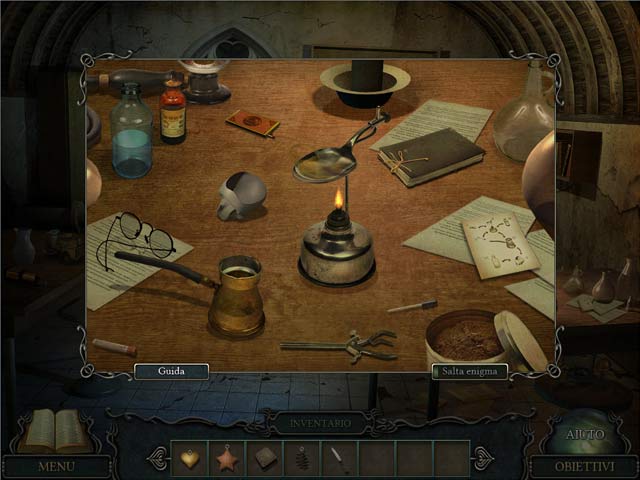640x480 pixels.
Task: Open the Menu button
Action: click(56, 466)
